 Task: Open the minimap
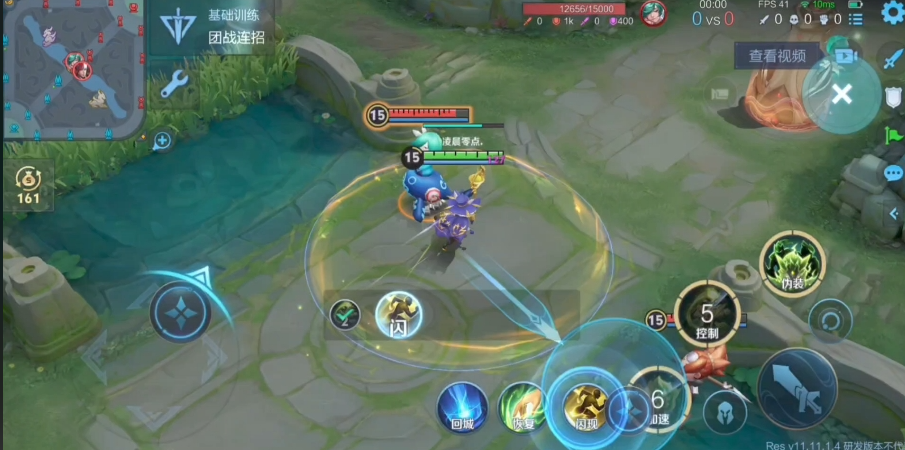[x=73, y=68]
